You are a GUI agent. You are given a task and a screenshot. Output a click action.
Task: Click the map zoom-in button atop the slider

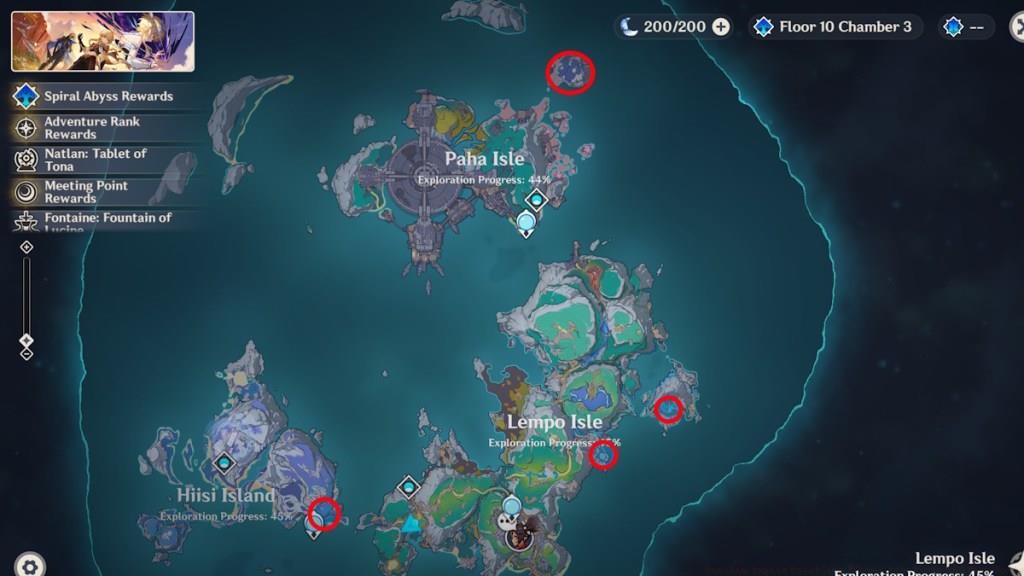pyautogui.click(x=27, y=247)
